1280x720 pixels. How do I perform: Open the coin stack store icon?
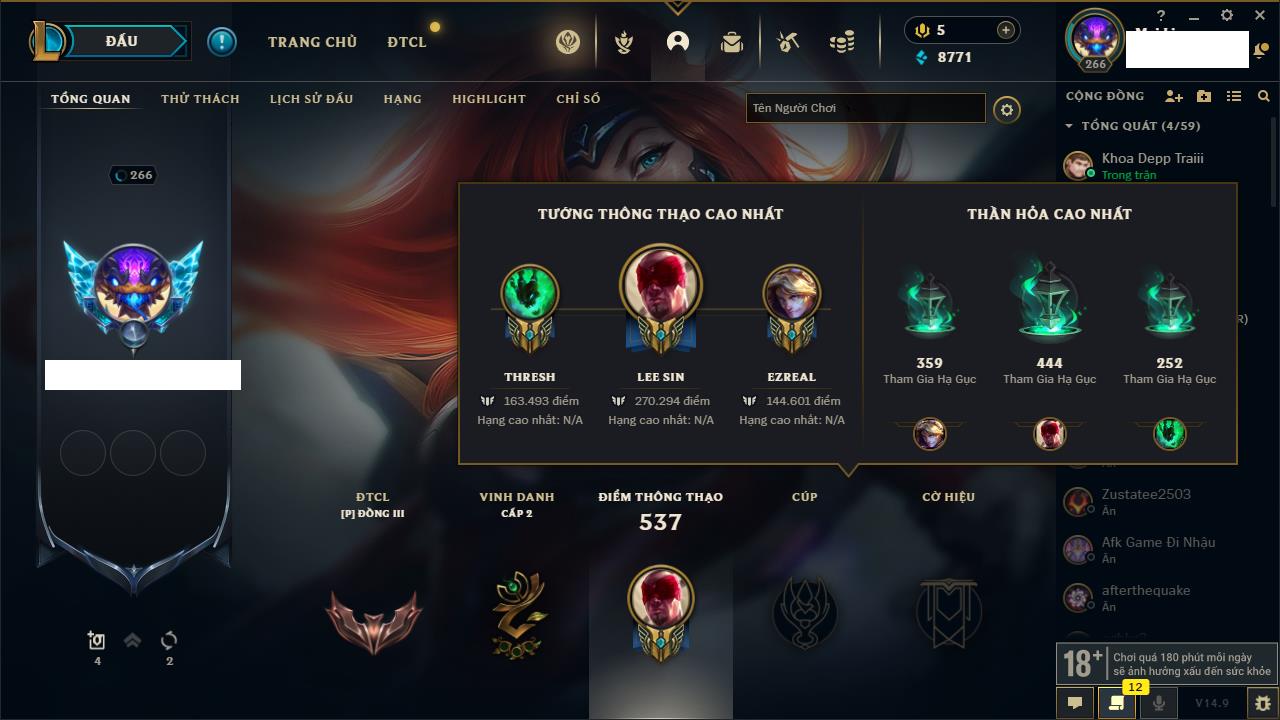click(x=842, y=42)
